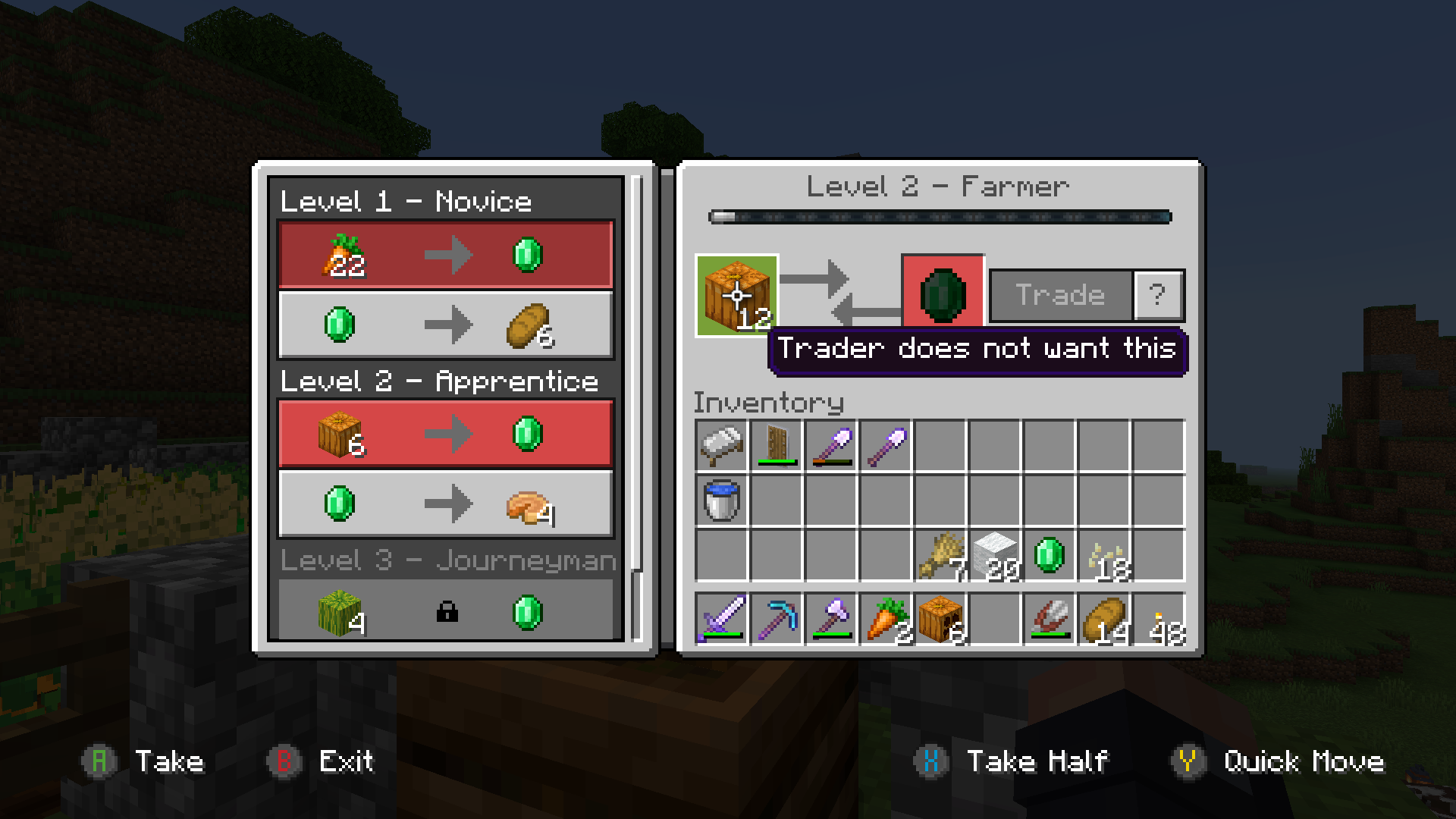Select the carrots for emerald trade
The width and height of the screenshot is (1456, 819).
[445, 255]
